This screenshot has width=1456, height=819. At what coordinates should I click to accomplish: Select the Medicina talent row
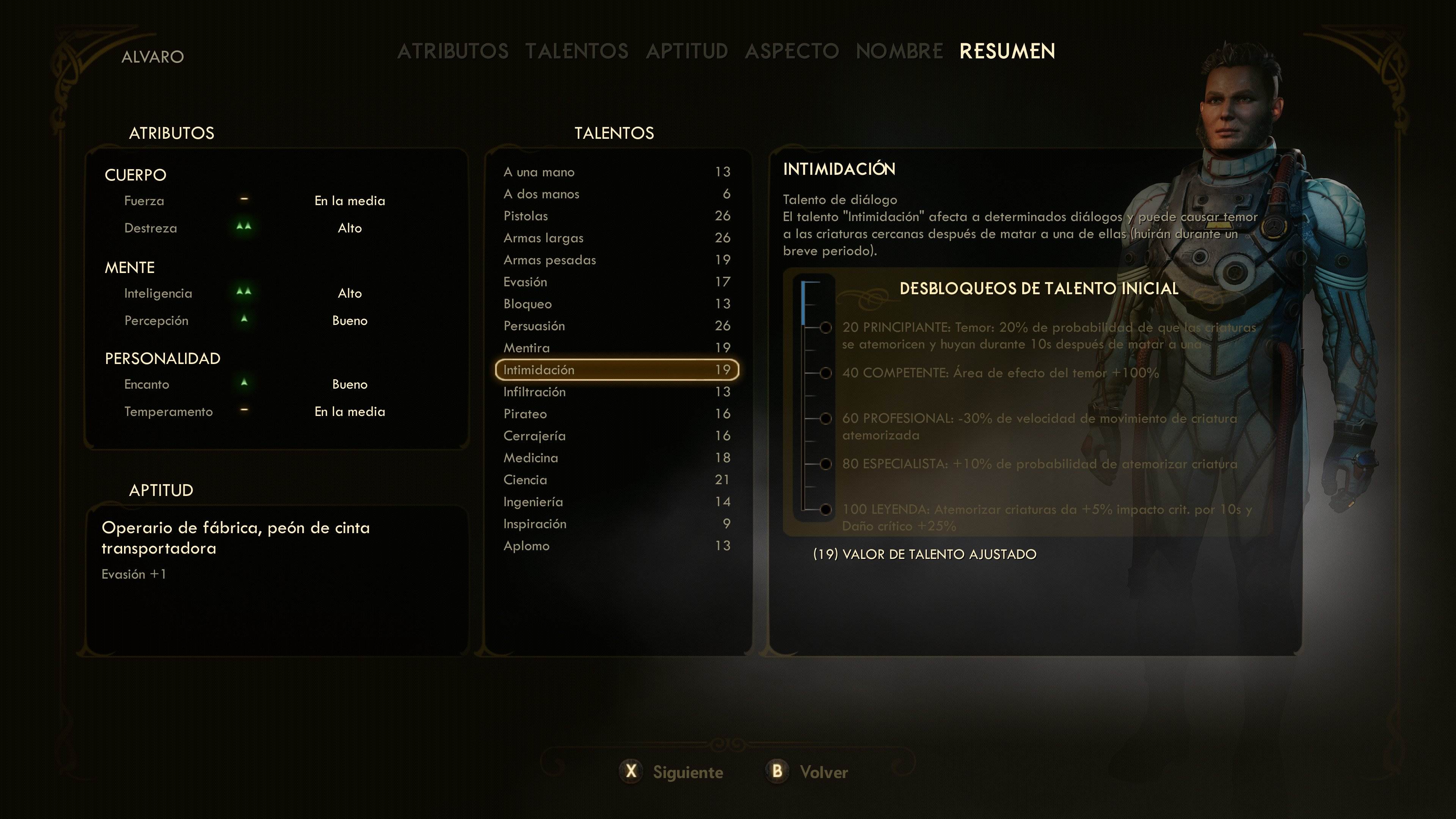(616, 458)
